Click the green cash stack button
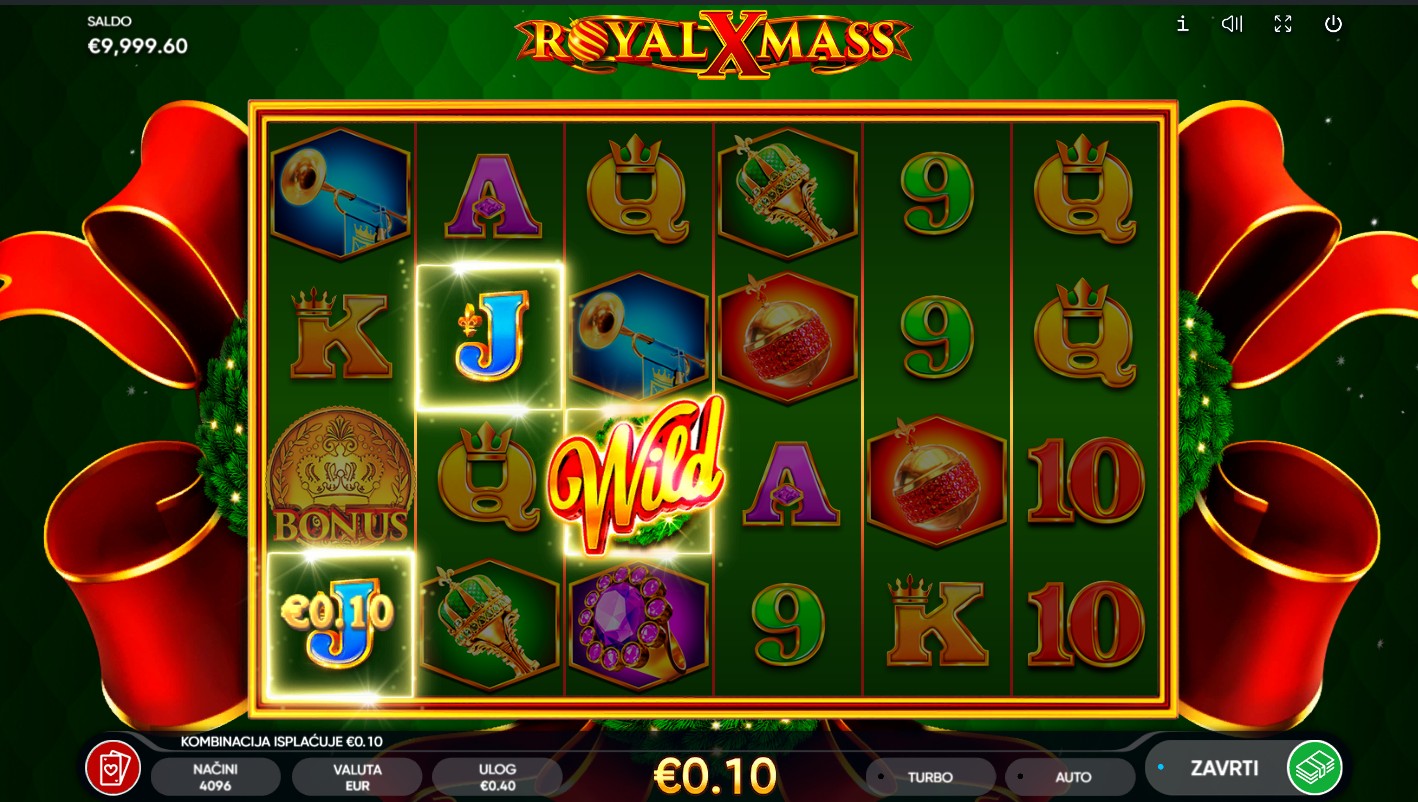1418x802 pixels. click(1314, 768)
